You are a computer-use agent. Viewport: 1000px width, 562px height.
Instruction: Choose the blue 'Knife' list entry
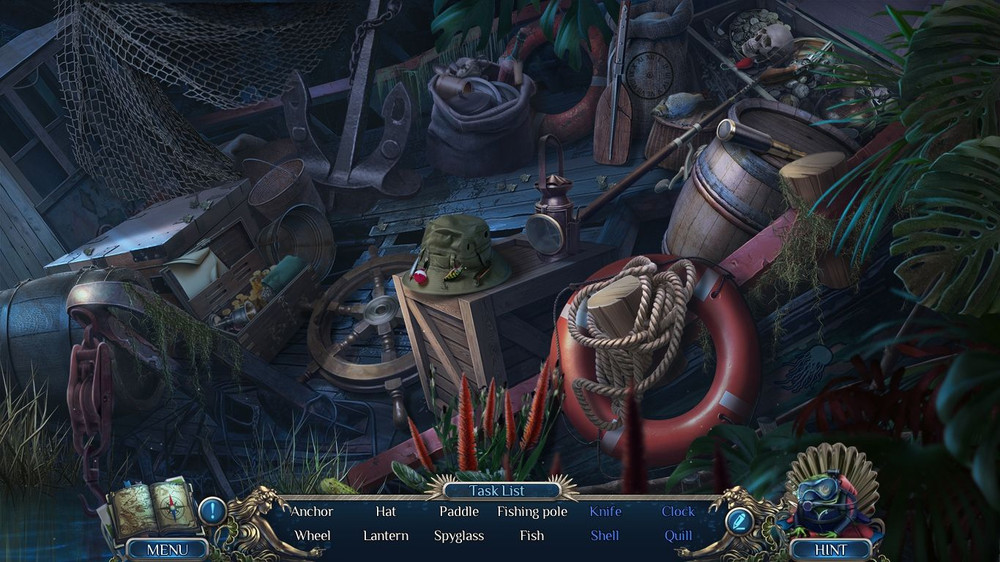pos(605,511)
